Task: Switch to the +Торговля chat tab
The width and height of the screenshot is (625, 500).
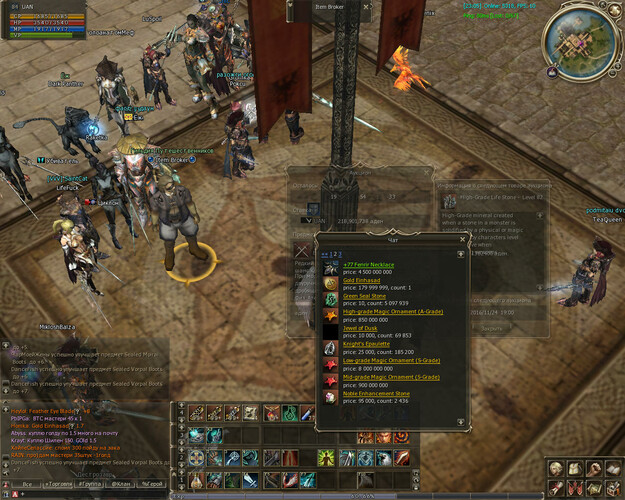Action: pos(62,483)
